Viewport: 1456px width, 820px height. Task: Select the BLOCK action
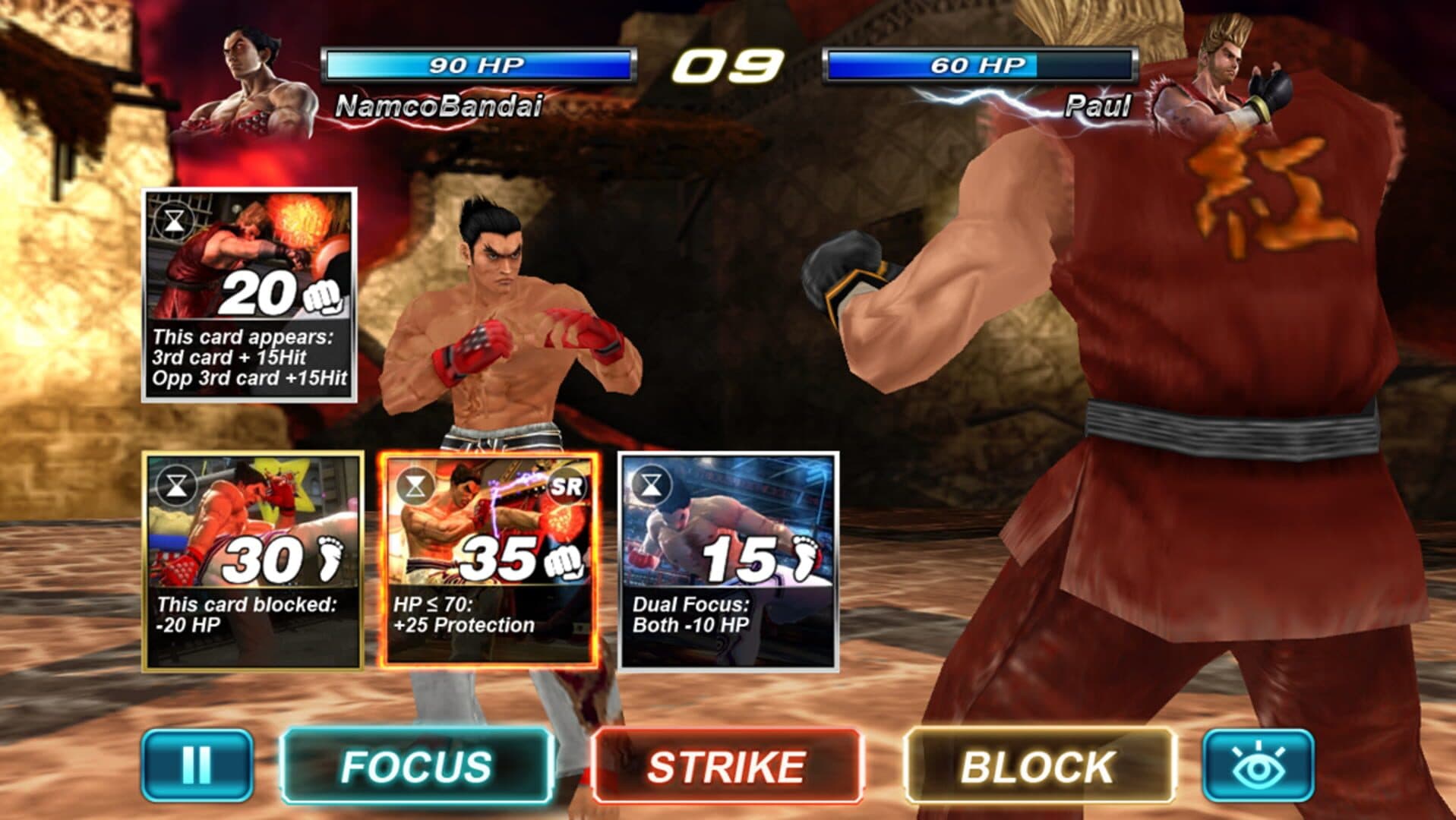tap(1038, 765)
